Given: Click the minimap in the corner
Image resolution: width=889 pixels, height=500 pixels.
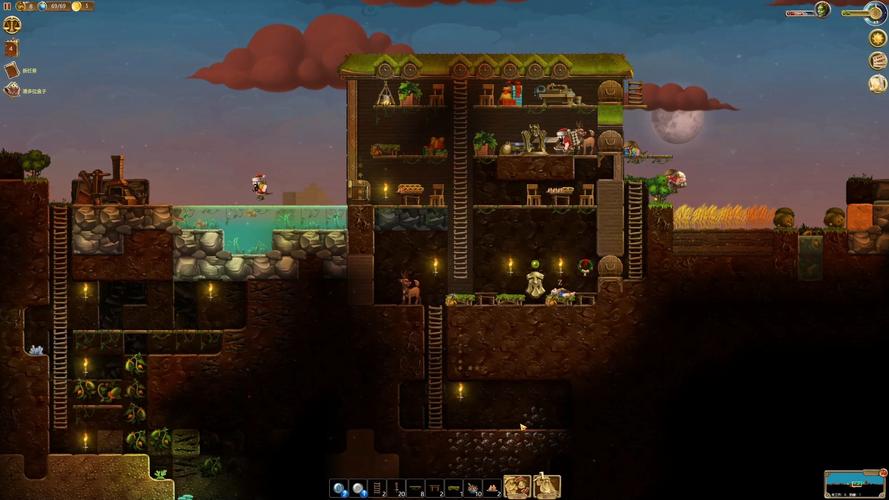Looking at the screenshot, I should click(855, 483).
